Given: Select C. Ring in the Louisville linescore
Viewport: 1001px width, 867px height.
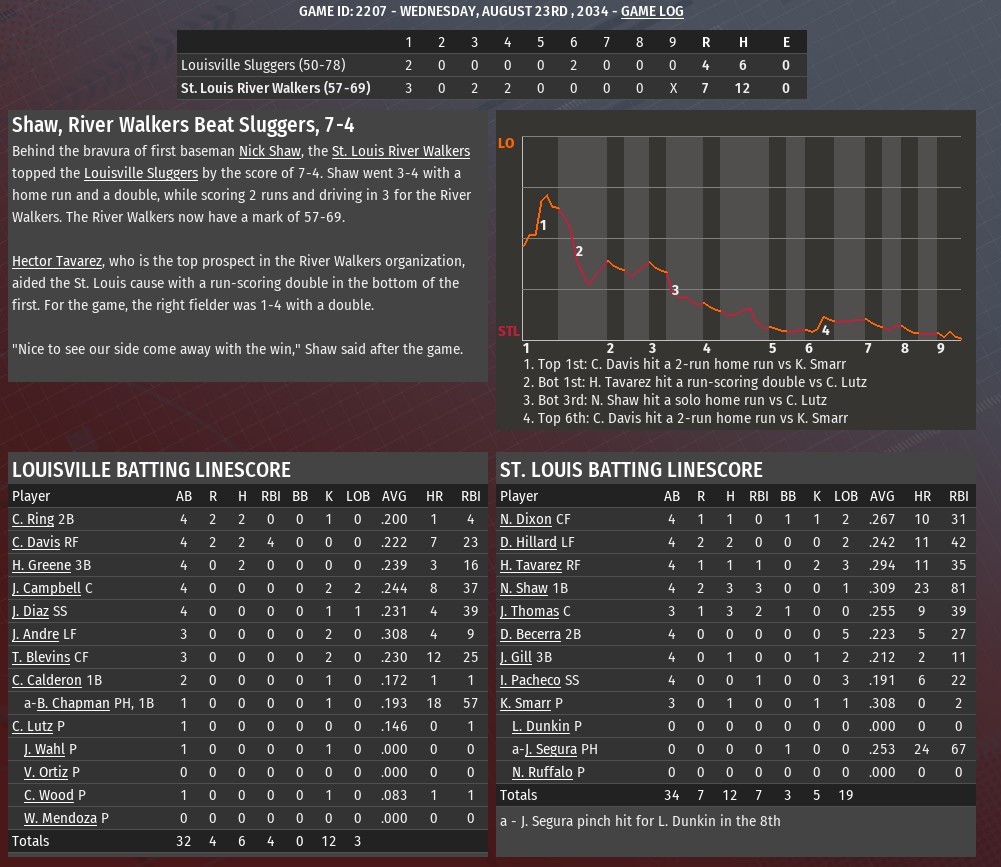Looking at the screenshot, I should (x=33, y=519).
